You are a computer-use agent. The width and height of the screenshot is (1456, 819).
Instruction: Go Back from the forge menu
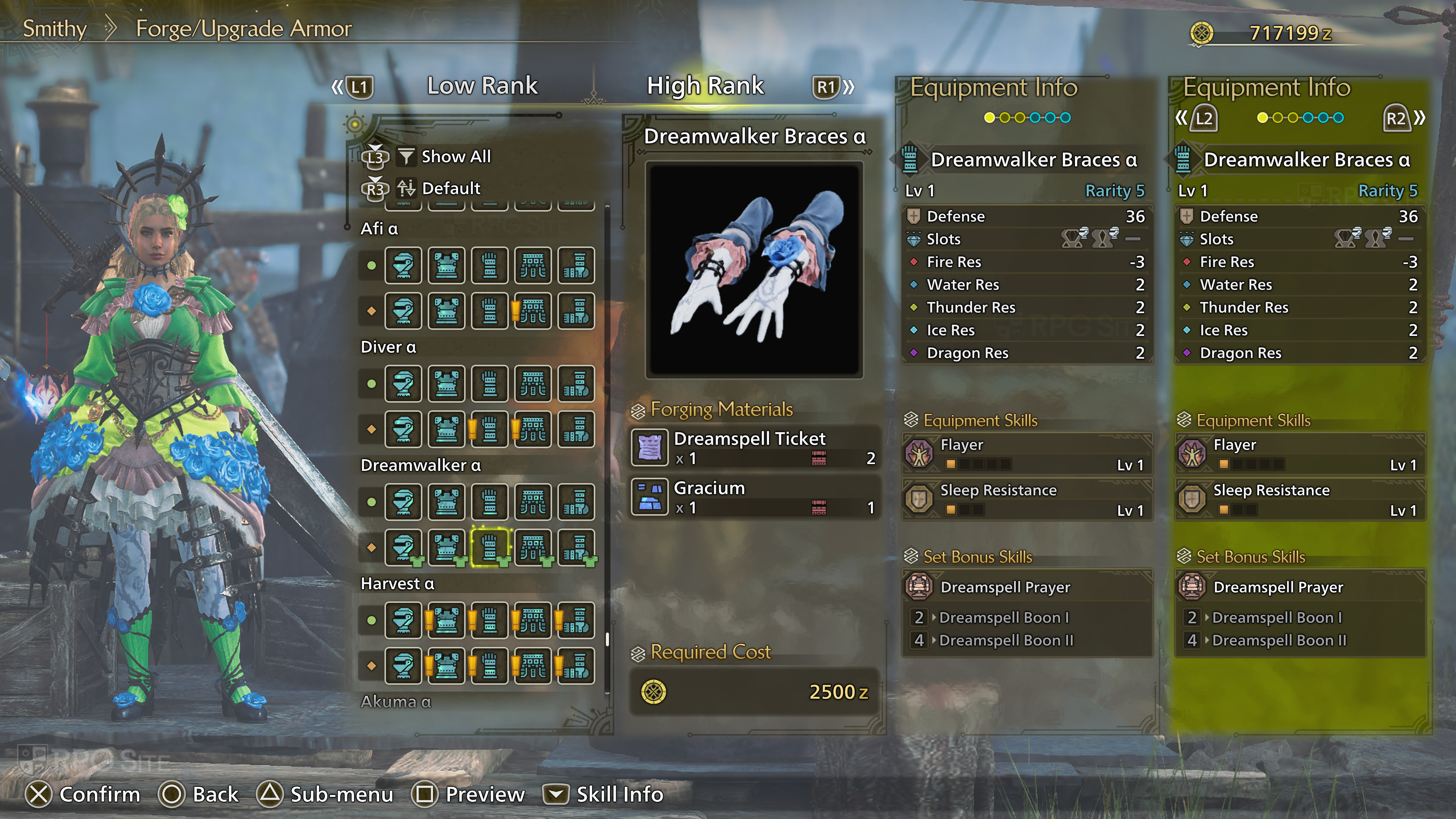coord(199,794)
